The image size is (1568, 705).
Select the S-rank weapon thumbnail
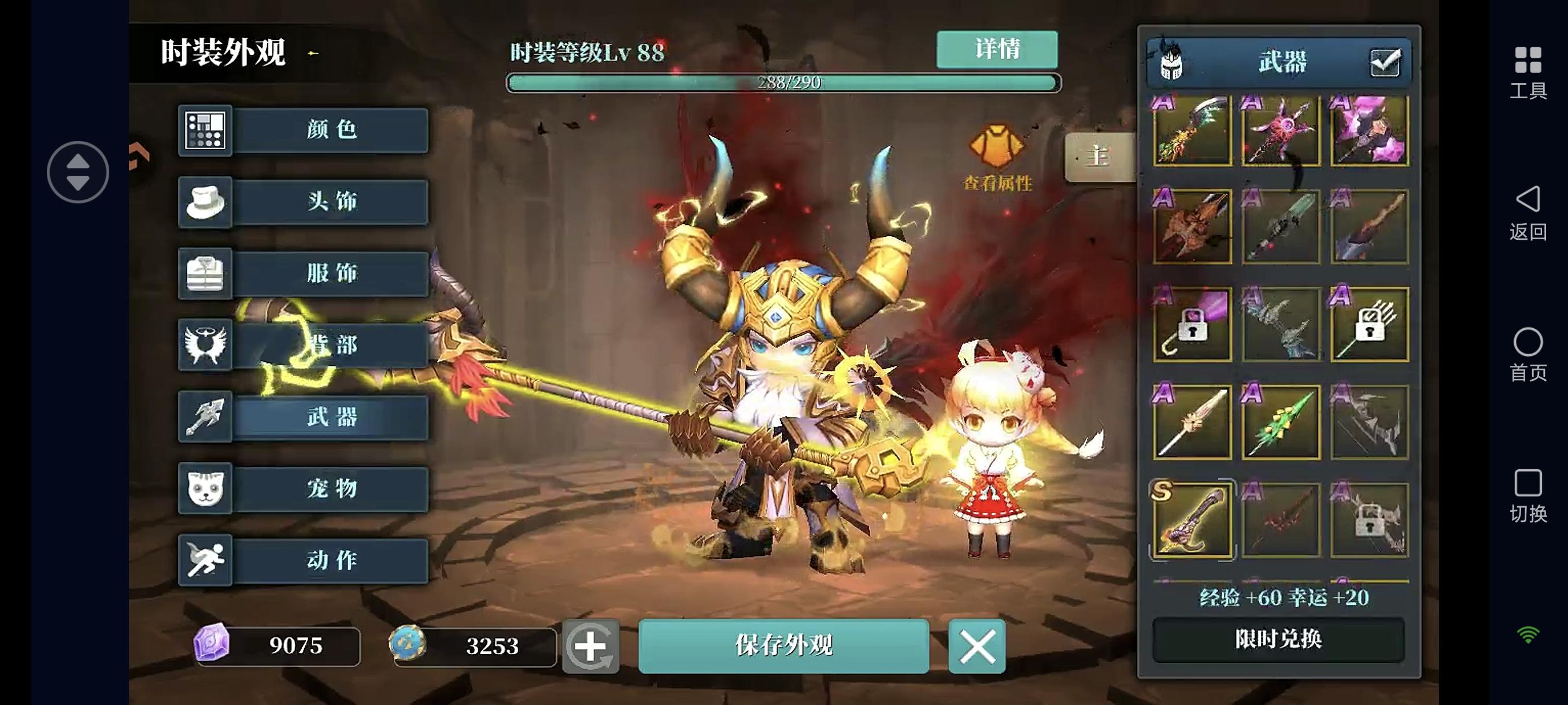point(1193,521)
